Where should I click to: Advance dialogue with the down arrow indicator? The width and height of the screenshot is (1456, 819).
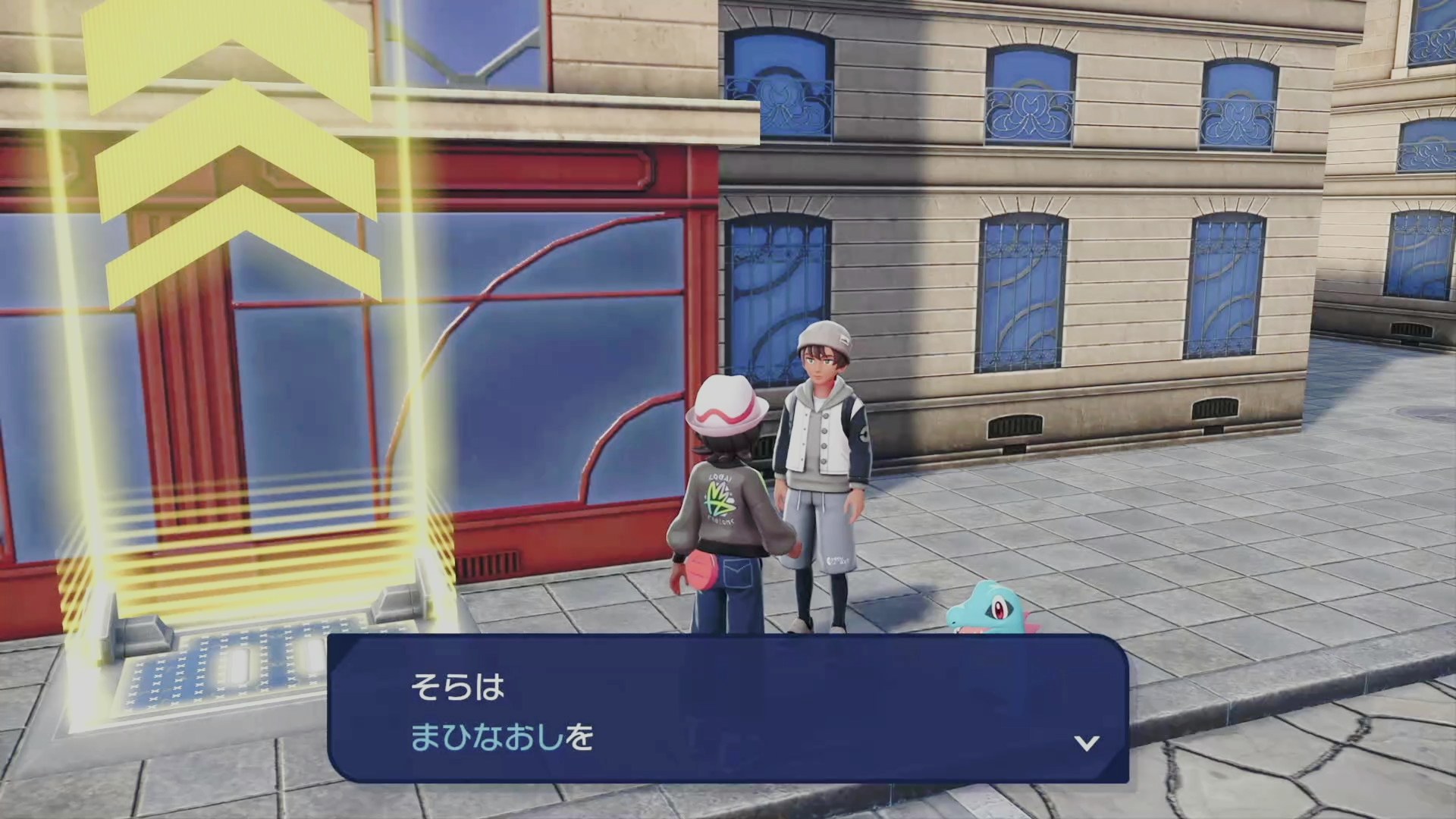(x=1087, y=742)
